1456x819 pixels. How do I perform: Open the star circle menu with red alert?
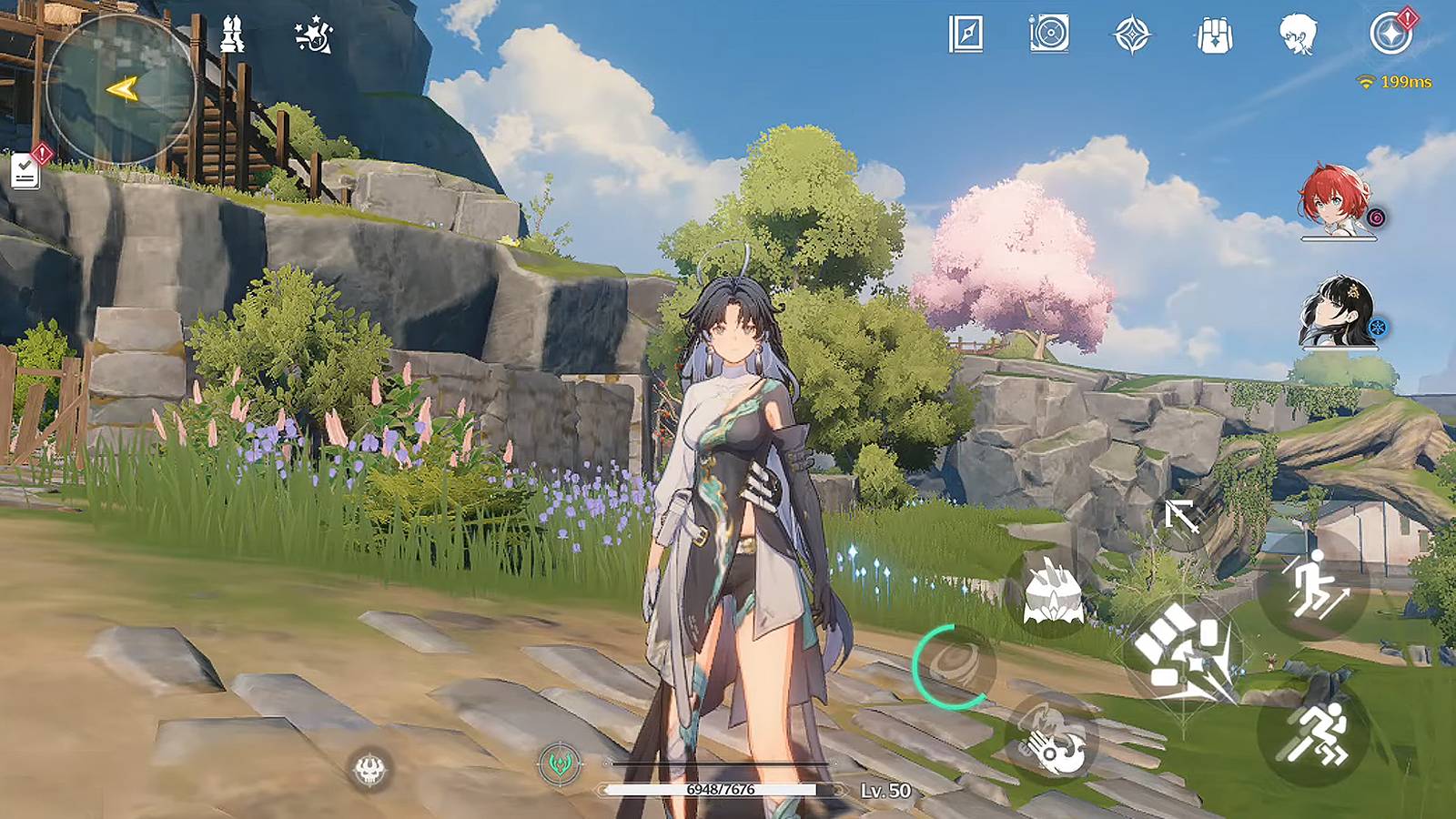(1390, 35)
